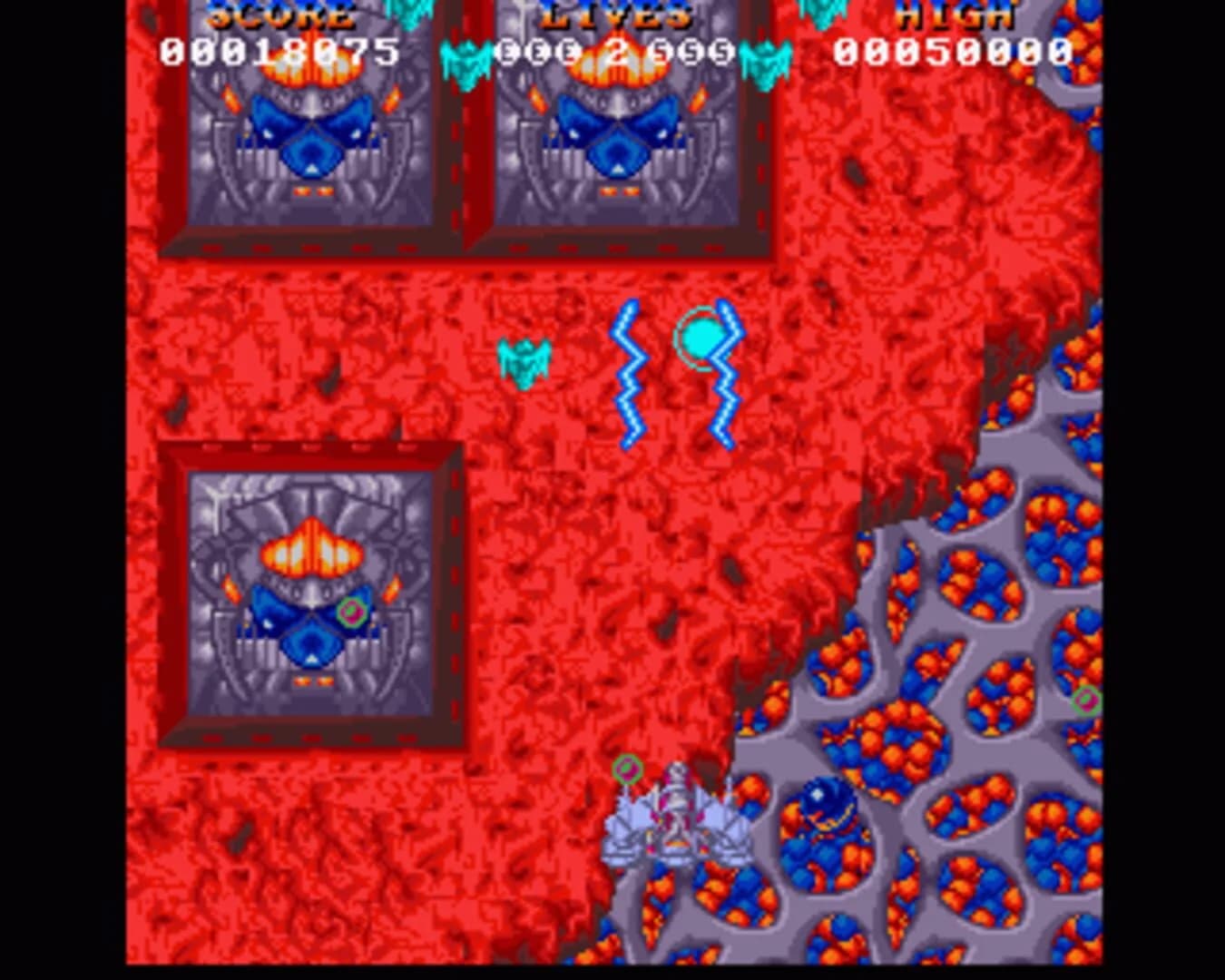The image size is (1225, 980).
Task: Select the cyan bat enemy mid-screen
Action: pyautogui.click(x=524, y=361)
